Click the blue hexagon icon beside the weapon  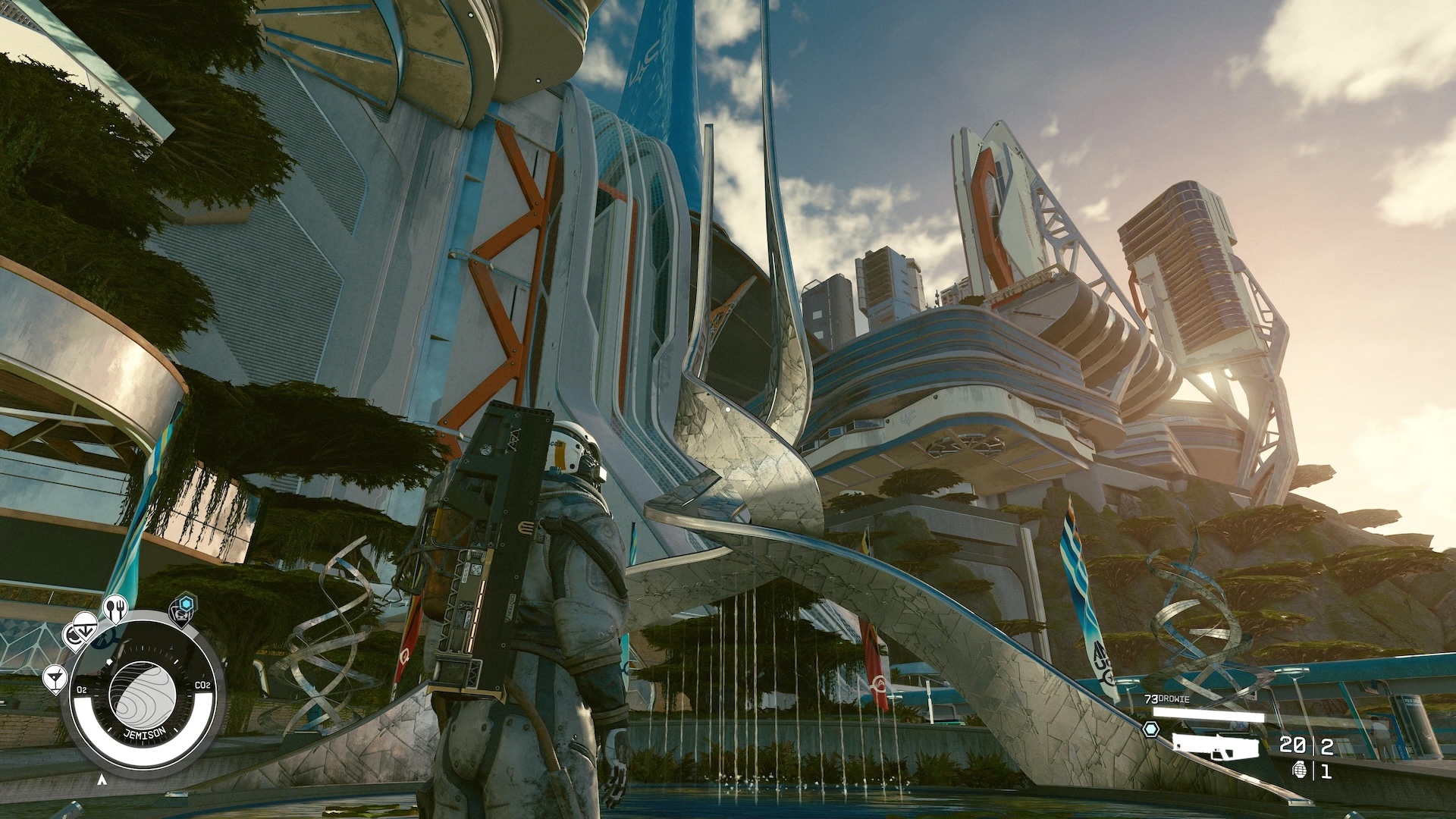pyautogui.click(x=1151, y=730)
